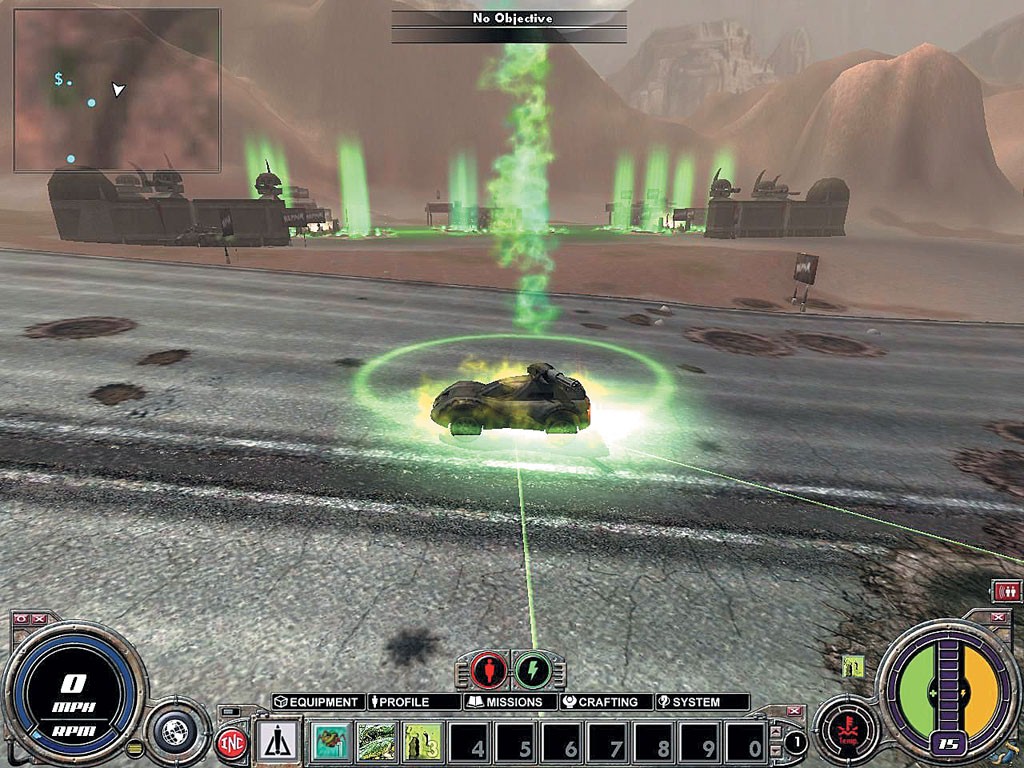This screenshot has width=1024, height=768.
Task: Click the minimap
Action: click(x=117, y=90)
